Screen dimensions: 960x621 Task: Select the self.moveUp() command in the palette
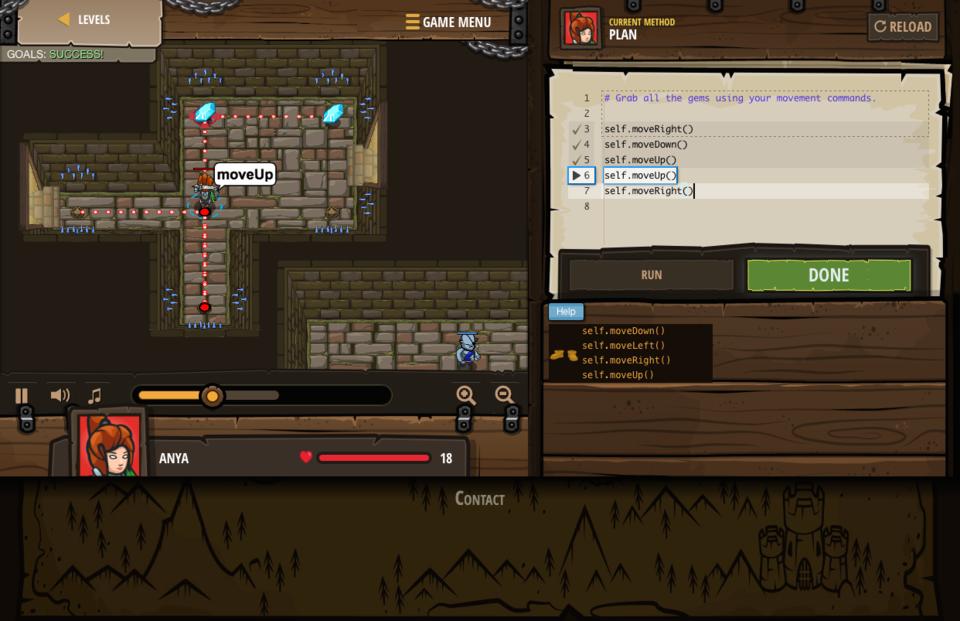tap(618, 375)
